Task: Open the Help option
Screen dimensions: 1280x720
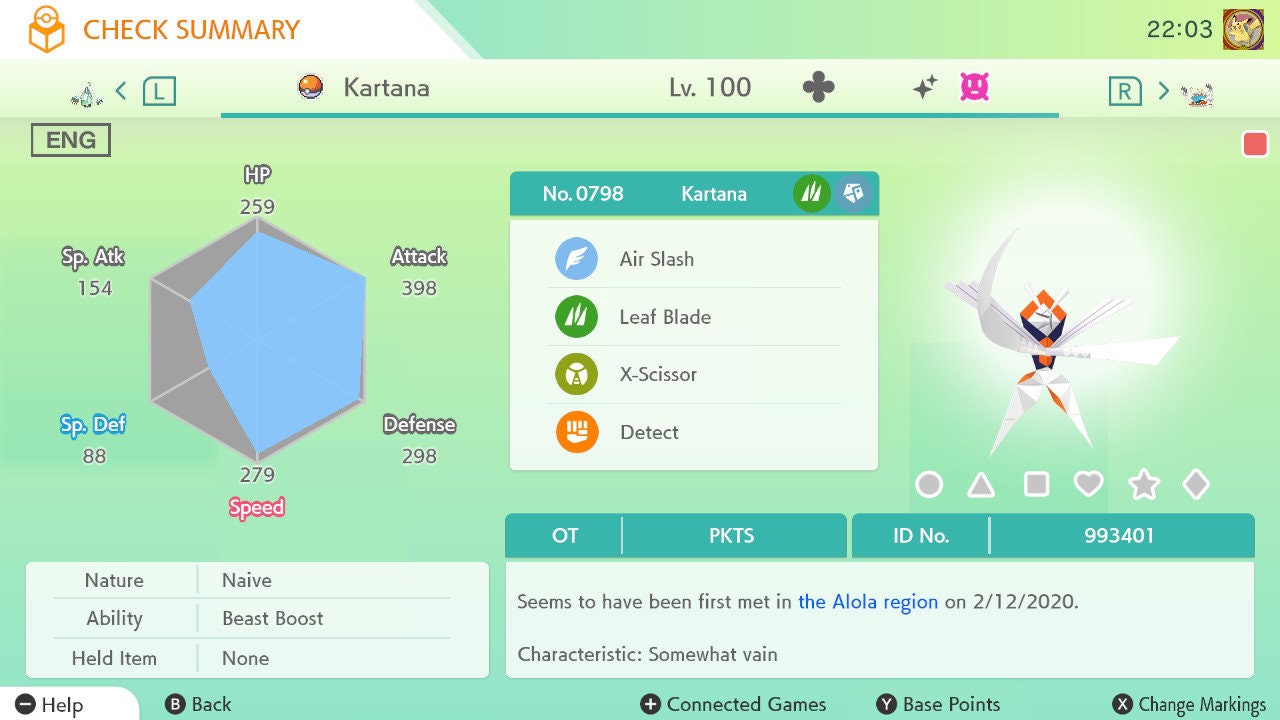Action: point(50,705)
